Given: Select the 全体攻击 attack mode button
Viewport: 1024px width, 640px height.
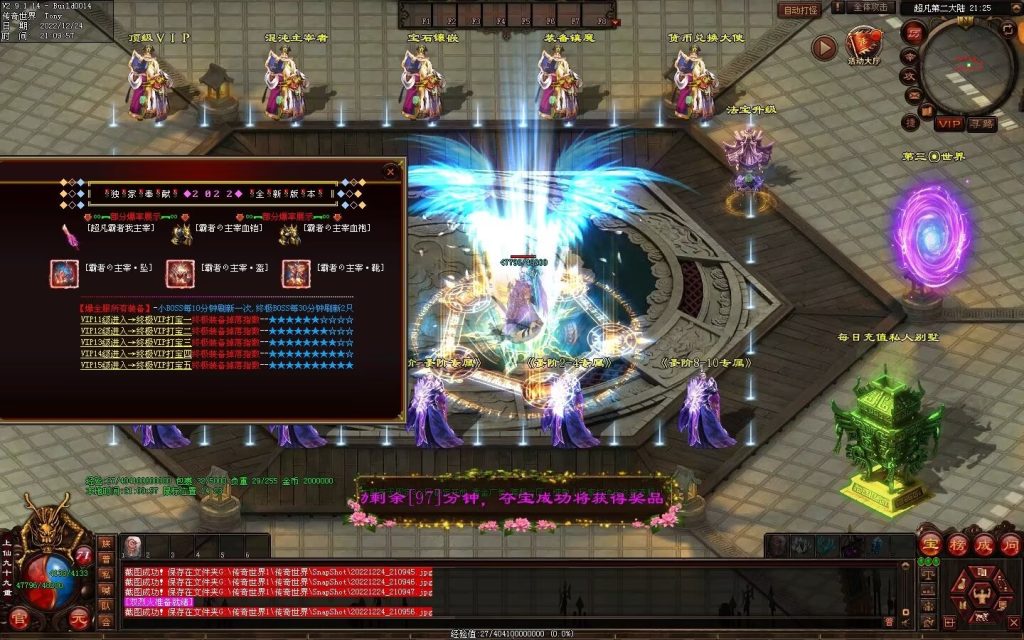Looking at the screenshot, I should [871, 7].
